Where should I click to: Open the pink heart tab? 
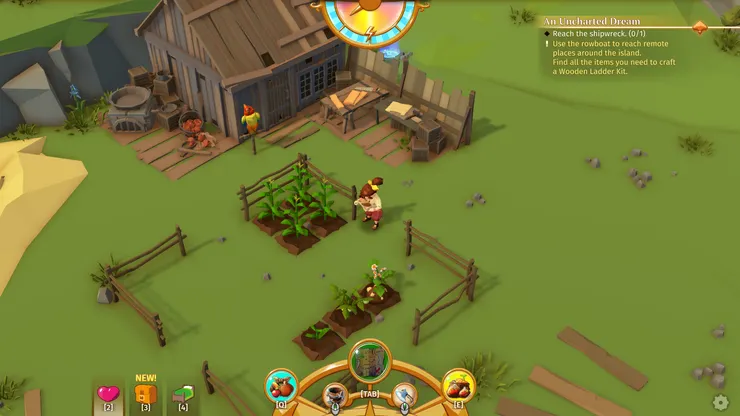tap(108, 393)
